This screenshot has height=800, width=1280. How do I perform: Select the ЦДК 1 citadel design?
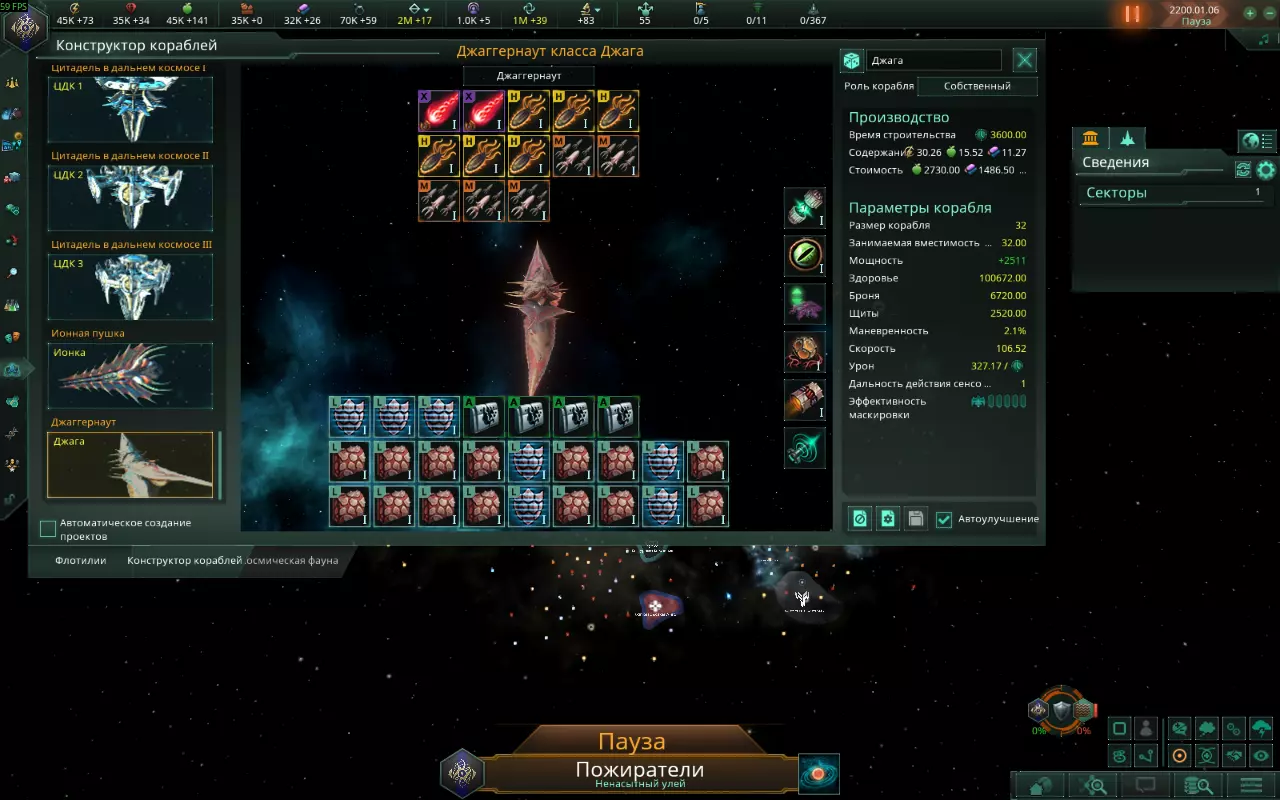coord(130,110)
